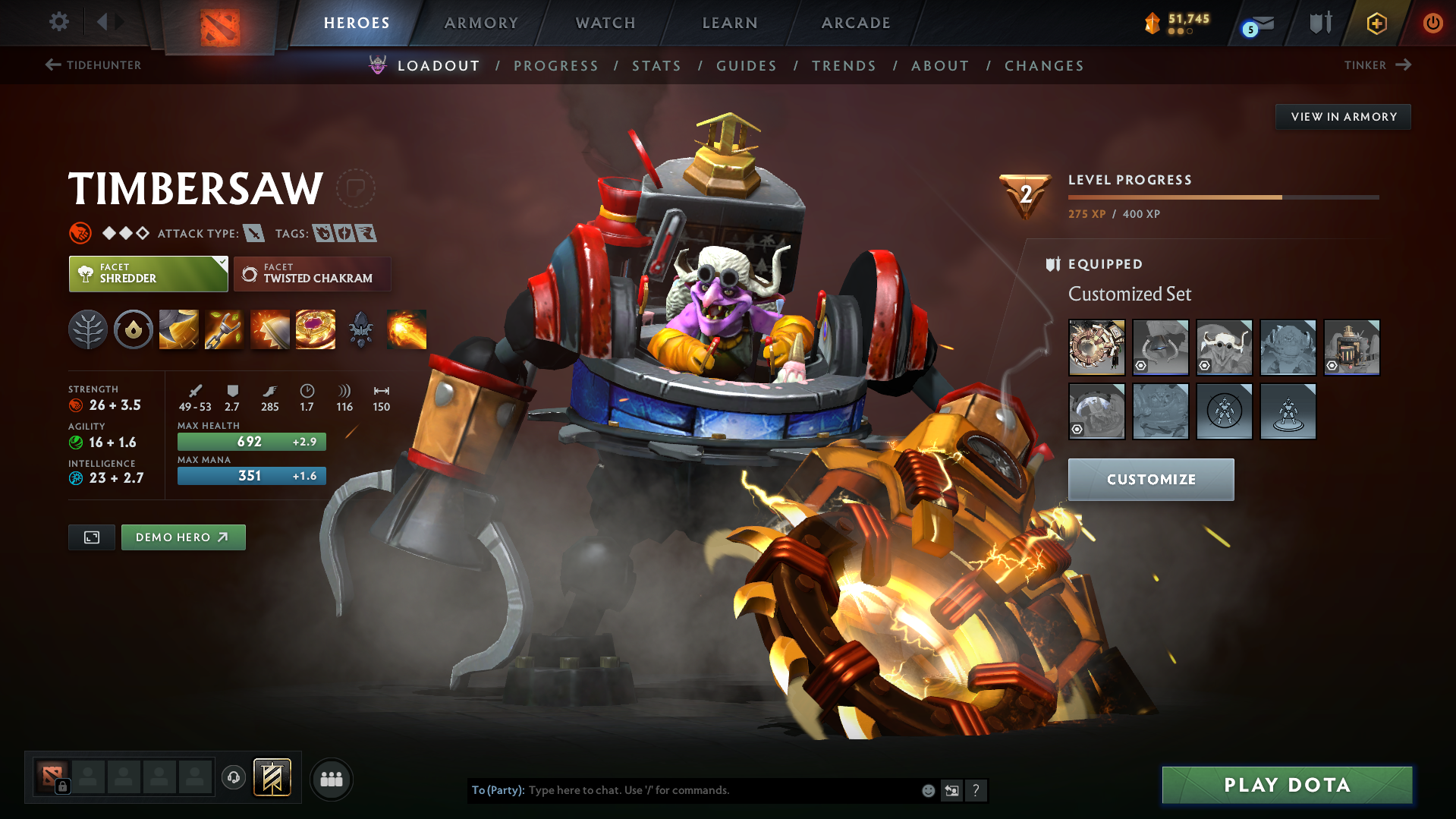The image size is (1456, 819).
Task: Choose the Shredder facet
Action: point(148,274)
